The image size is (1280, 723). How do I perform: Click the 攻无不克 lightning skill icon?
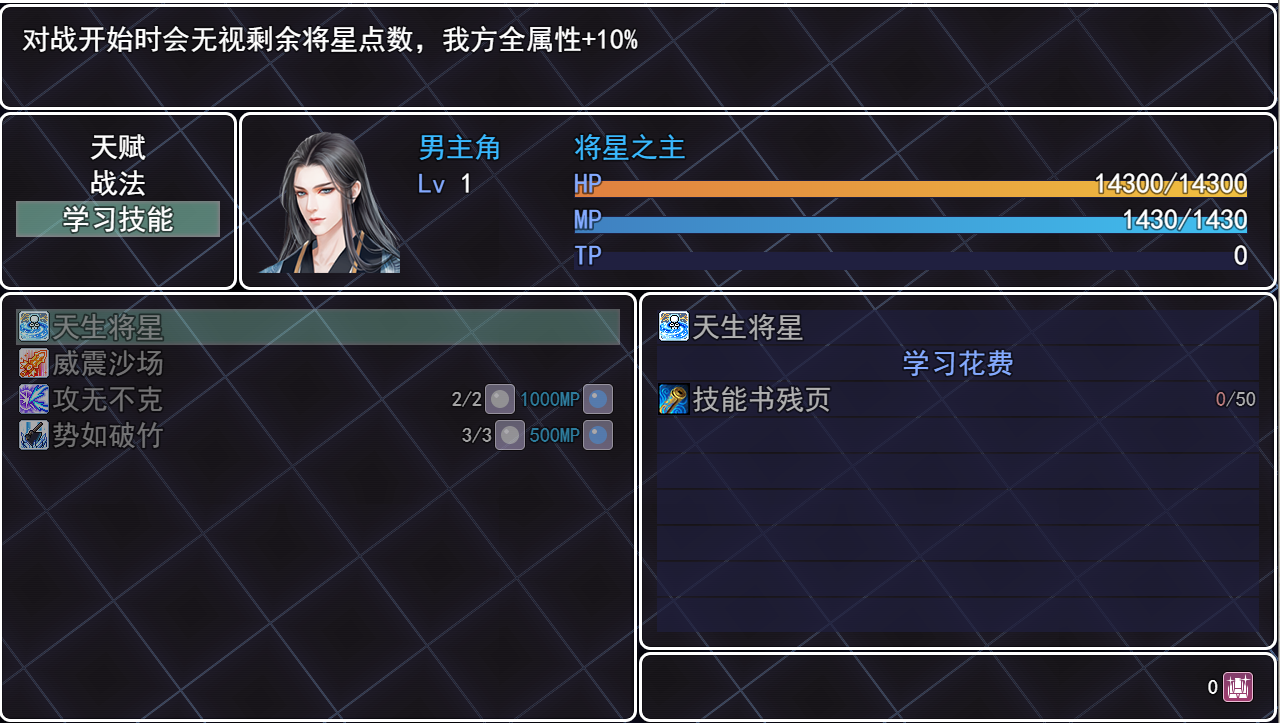tap(33, 398)
